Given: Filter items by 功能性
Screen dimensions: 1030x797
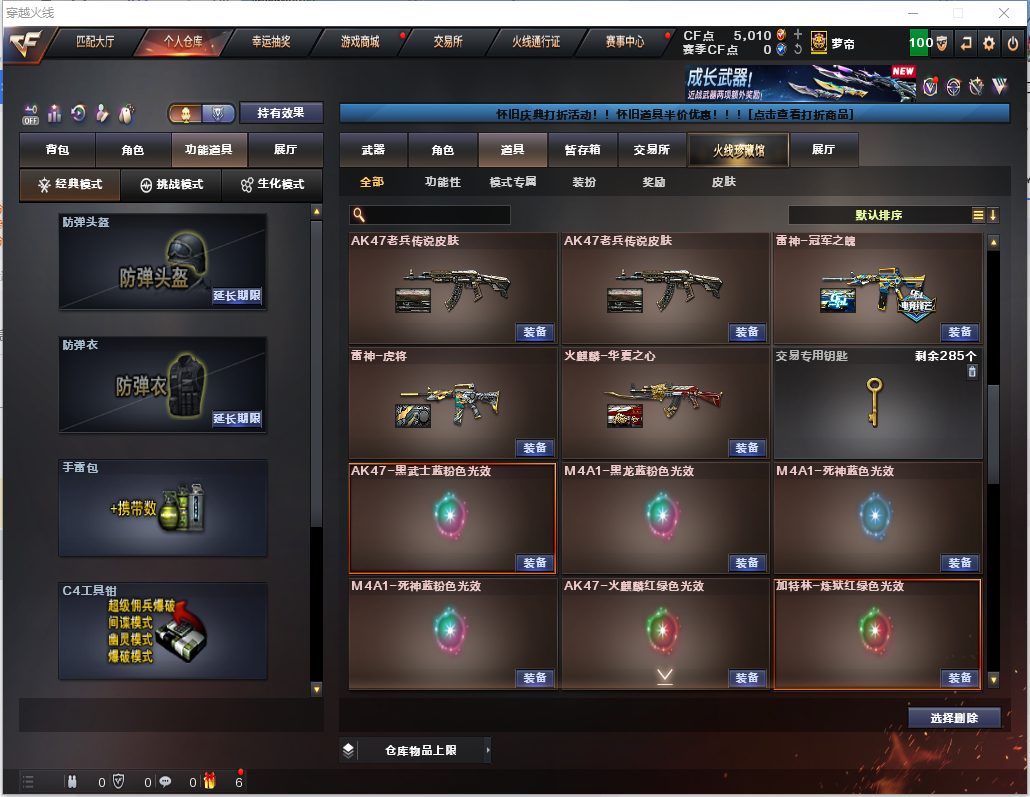Looking at the screenshot, I should coord(443,182).
